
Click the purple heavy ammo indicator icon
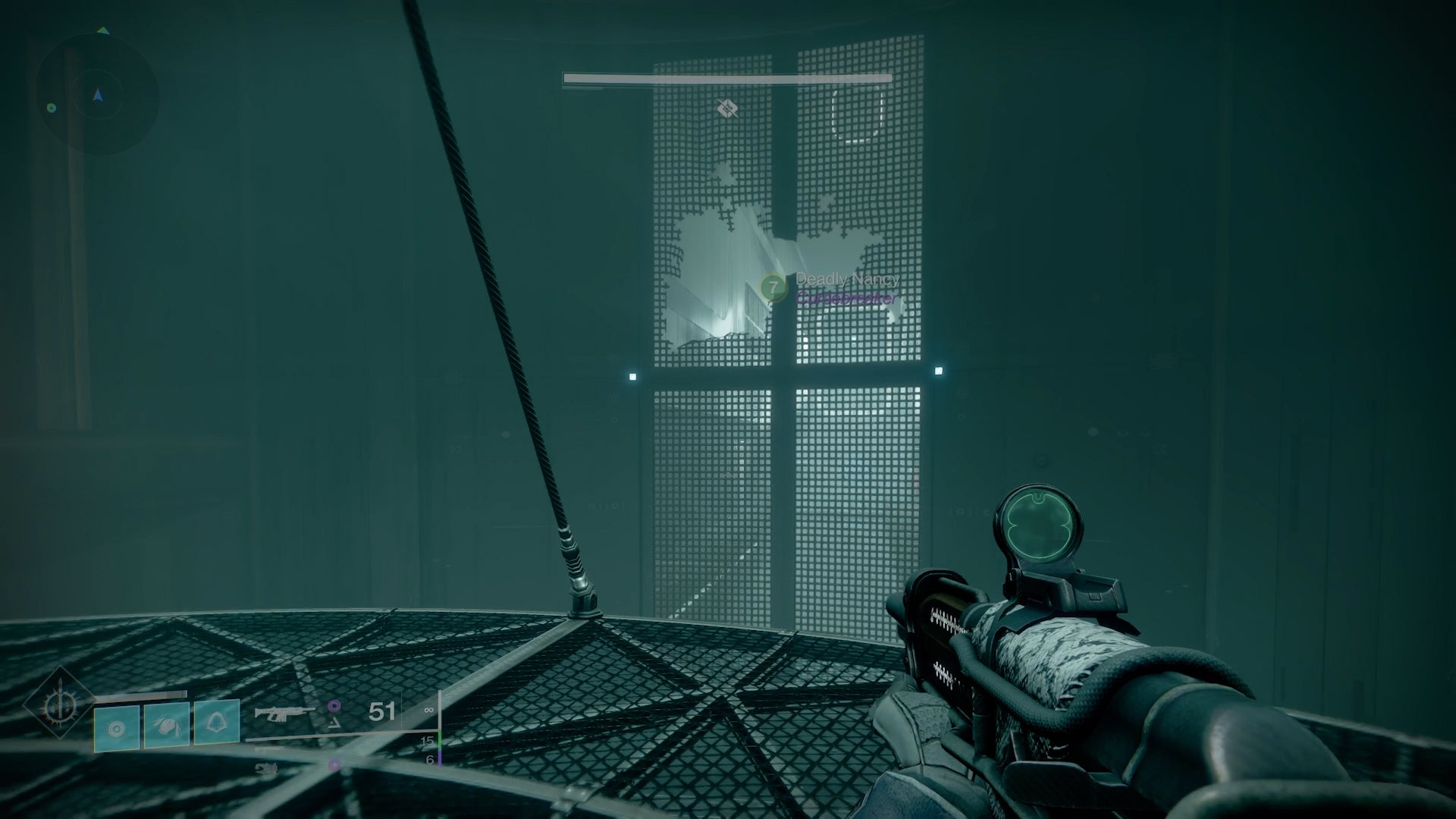click(x=333, y=706)
